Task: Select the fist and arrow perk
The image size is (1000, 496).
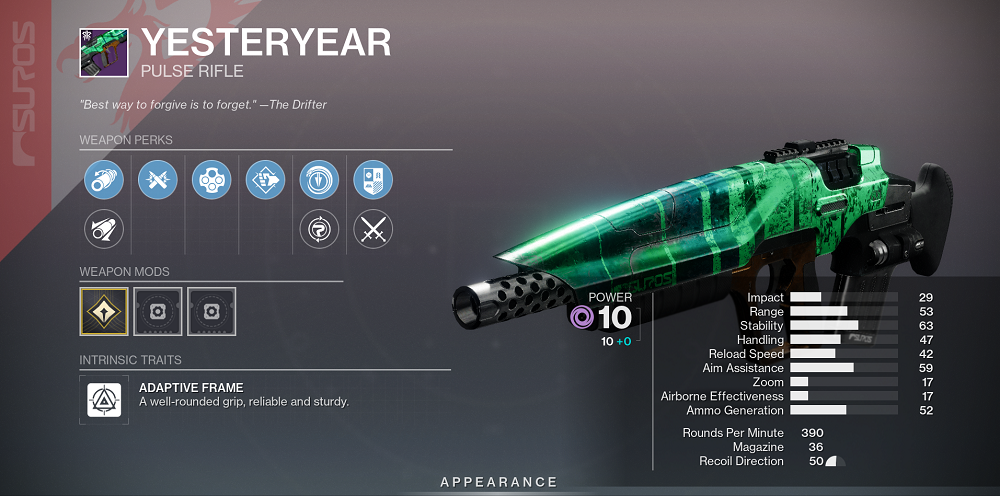Action: (x=265, y=179)
